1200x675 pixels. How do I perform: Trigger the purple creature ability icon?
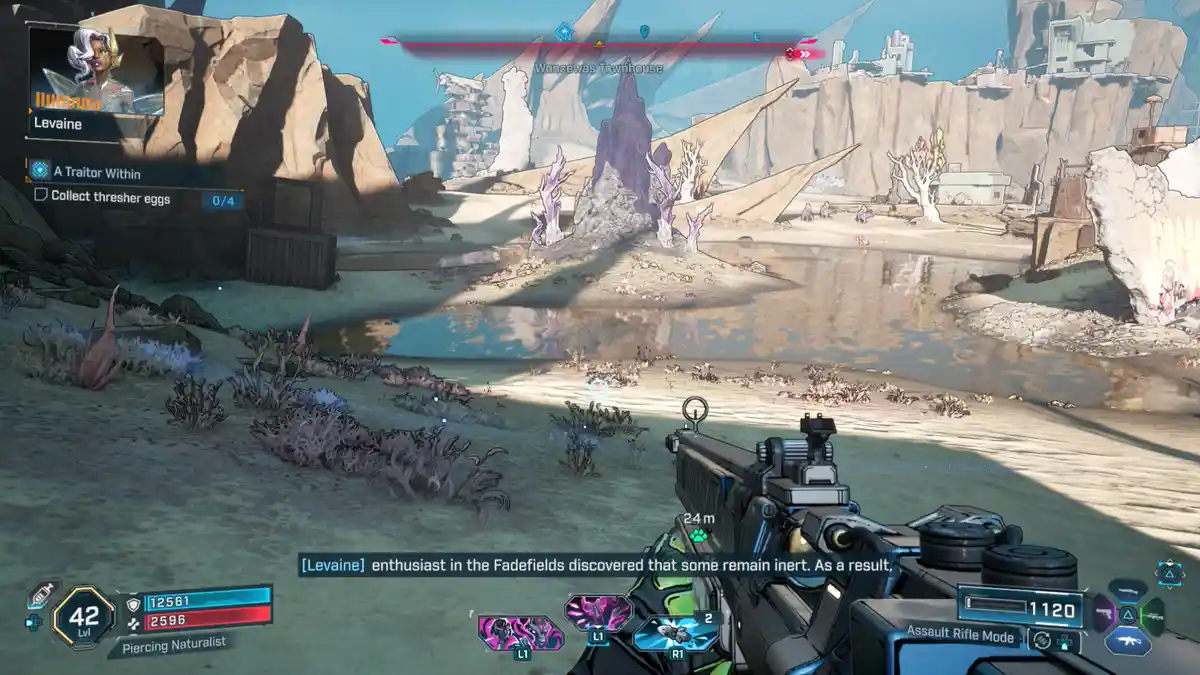coord(597,611)
